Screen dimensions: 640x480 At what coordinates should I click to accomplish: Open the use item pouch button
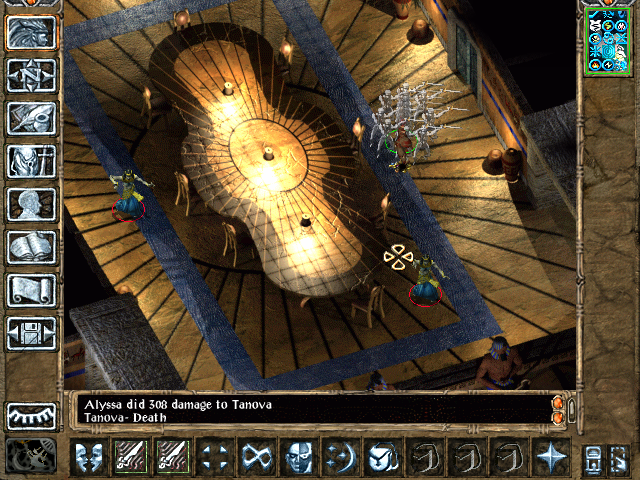pos(382,456)
